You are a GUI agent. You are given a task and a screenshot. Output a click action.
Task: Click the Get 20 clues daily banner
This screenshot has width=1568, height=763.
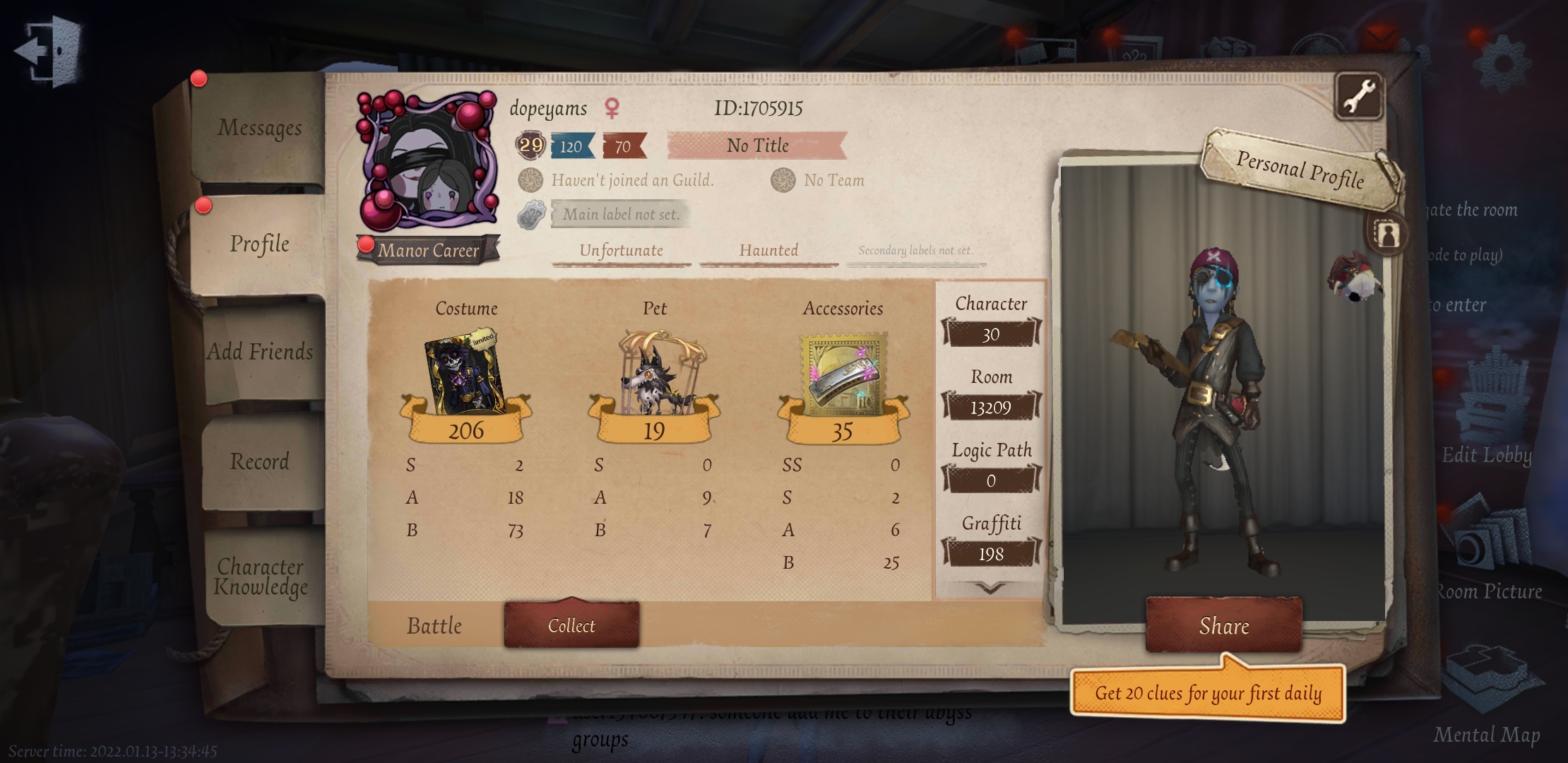[1209, 693]
